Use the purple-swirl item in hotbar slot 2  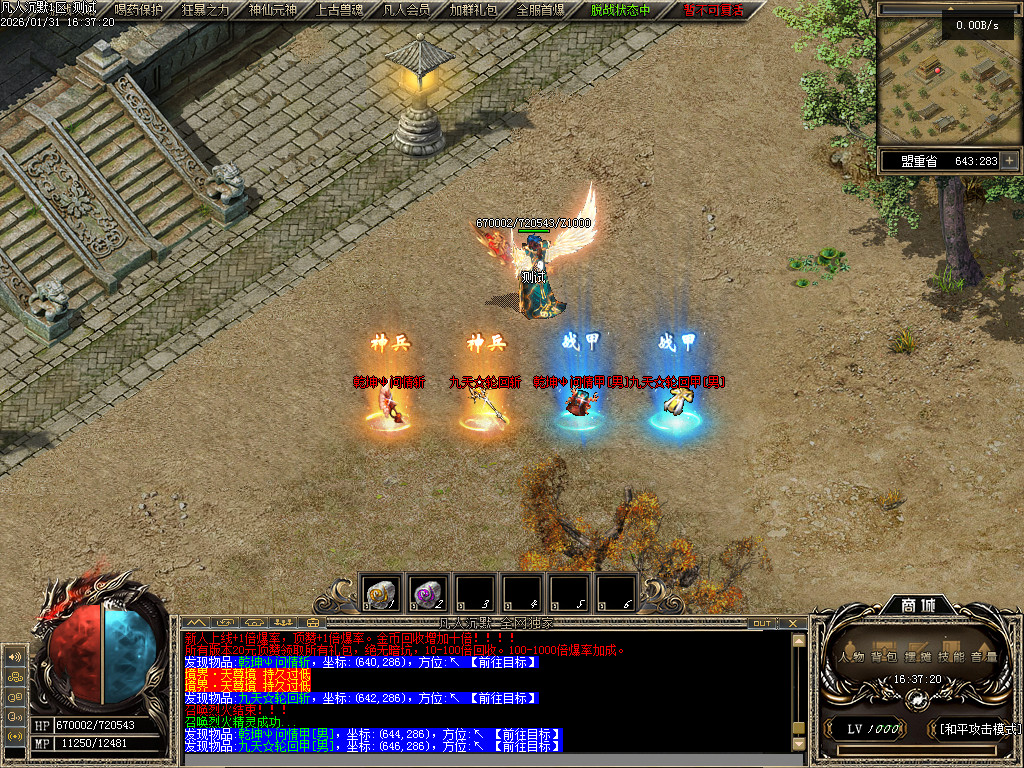tap(428, 592)
